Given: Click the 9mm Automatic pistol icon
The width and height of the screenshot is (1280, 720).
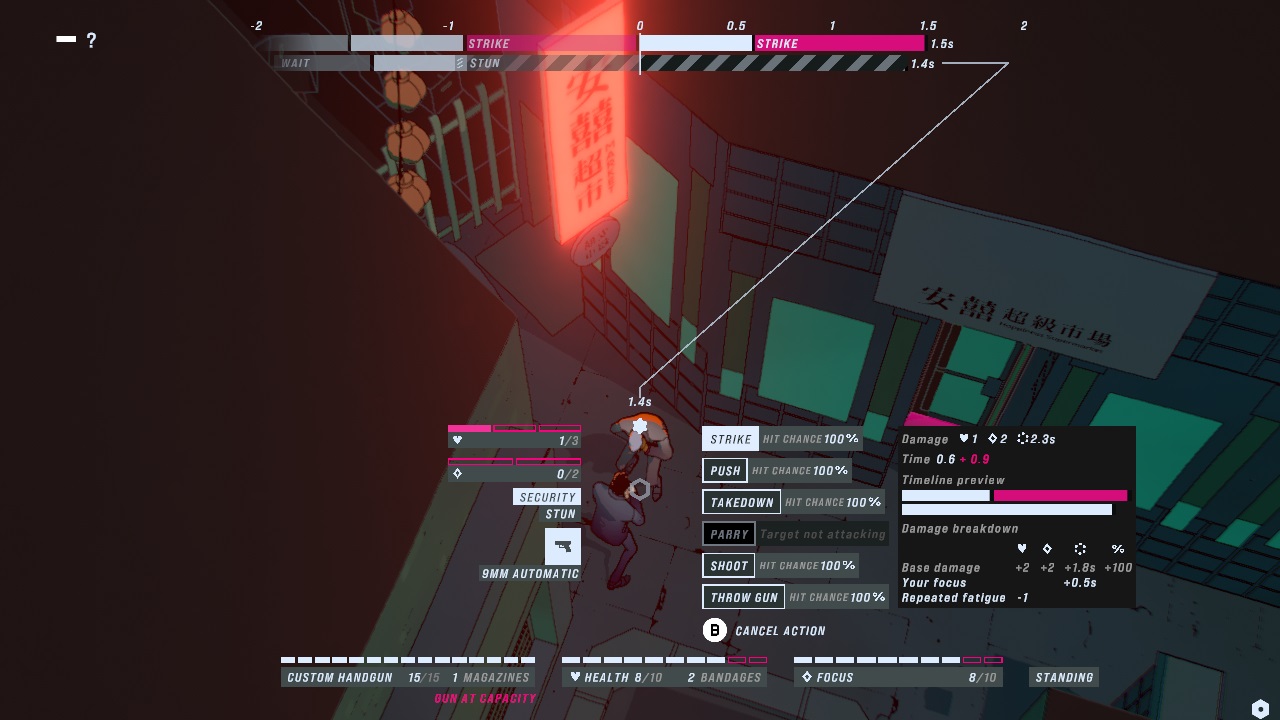Looking at the screenshot, I should [563, 546].
